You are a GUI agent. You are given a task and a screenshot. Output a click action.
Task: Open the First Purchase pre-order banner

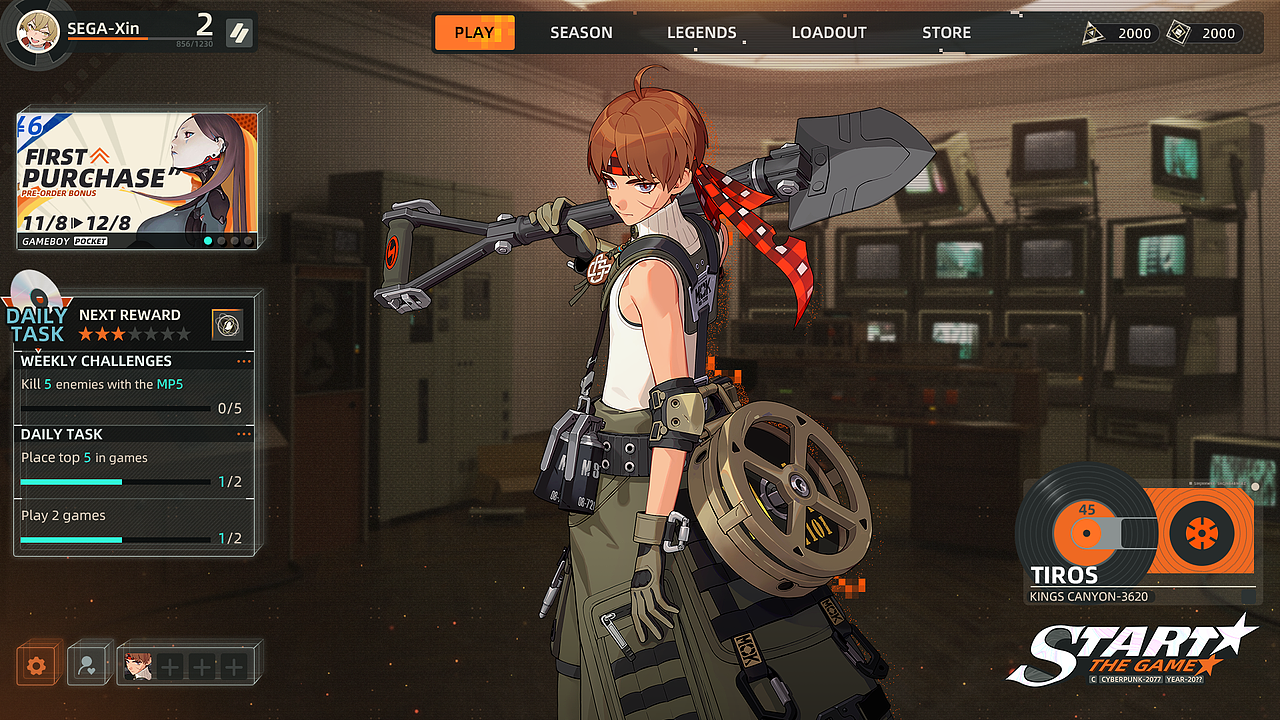point(137,179)
